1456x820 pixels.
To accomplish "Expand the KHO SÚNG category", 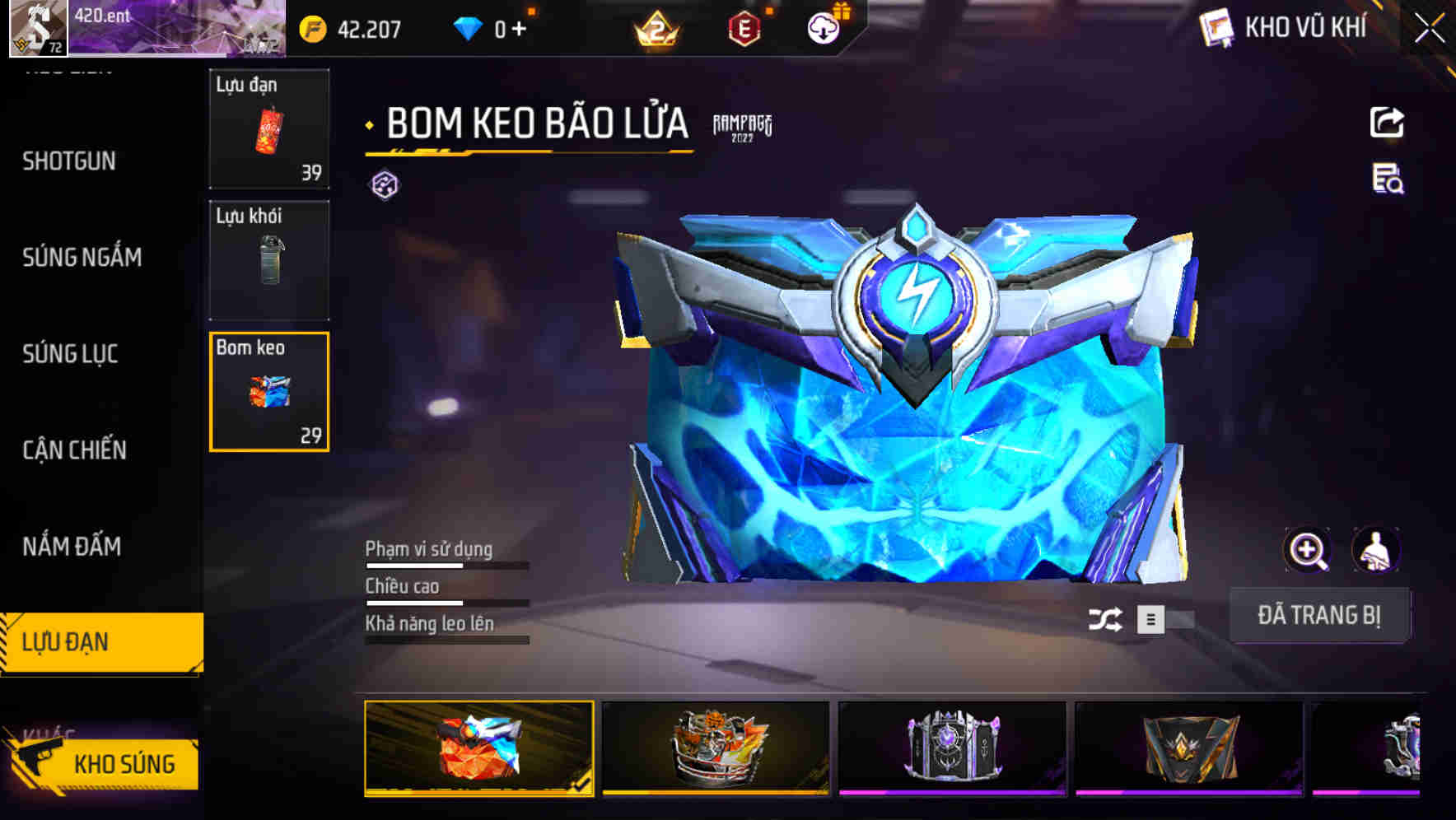I will pyautogui.click(x=124, y=764).
